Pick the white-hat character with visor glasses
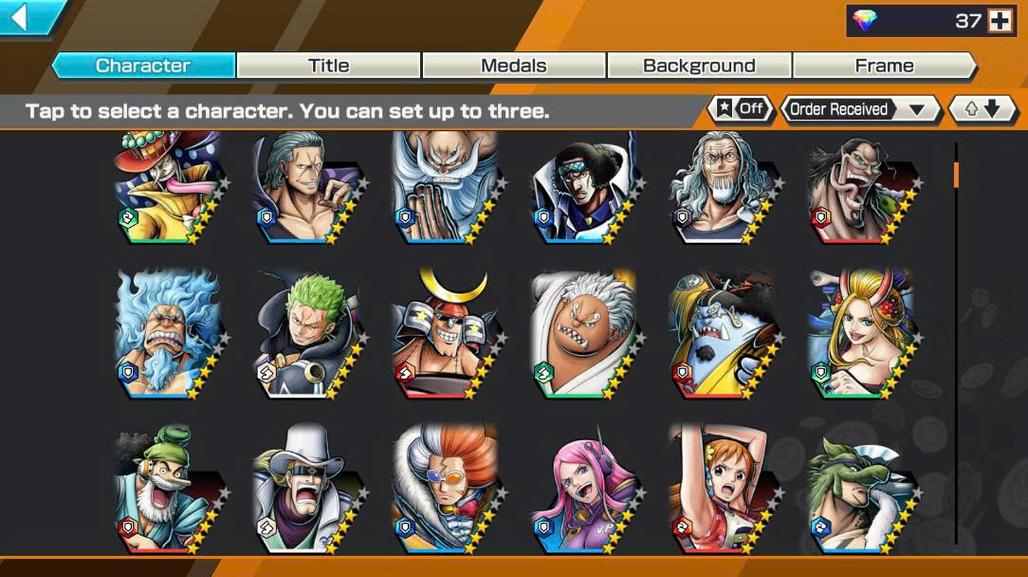 (x=305, y=490)
